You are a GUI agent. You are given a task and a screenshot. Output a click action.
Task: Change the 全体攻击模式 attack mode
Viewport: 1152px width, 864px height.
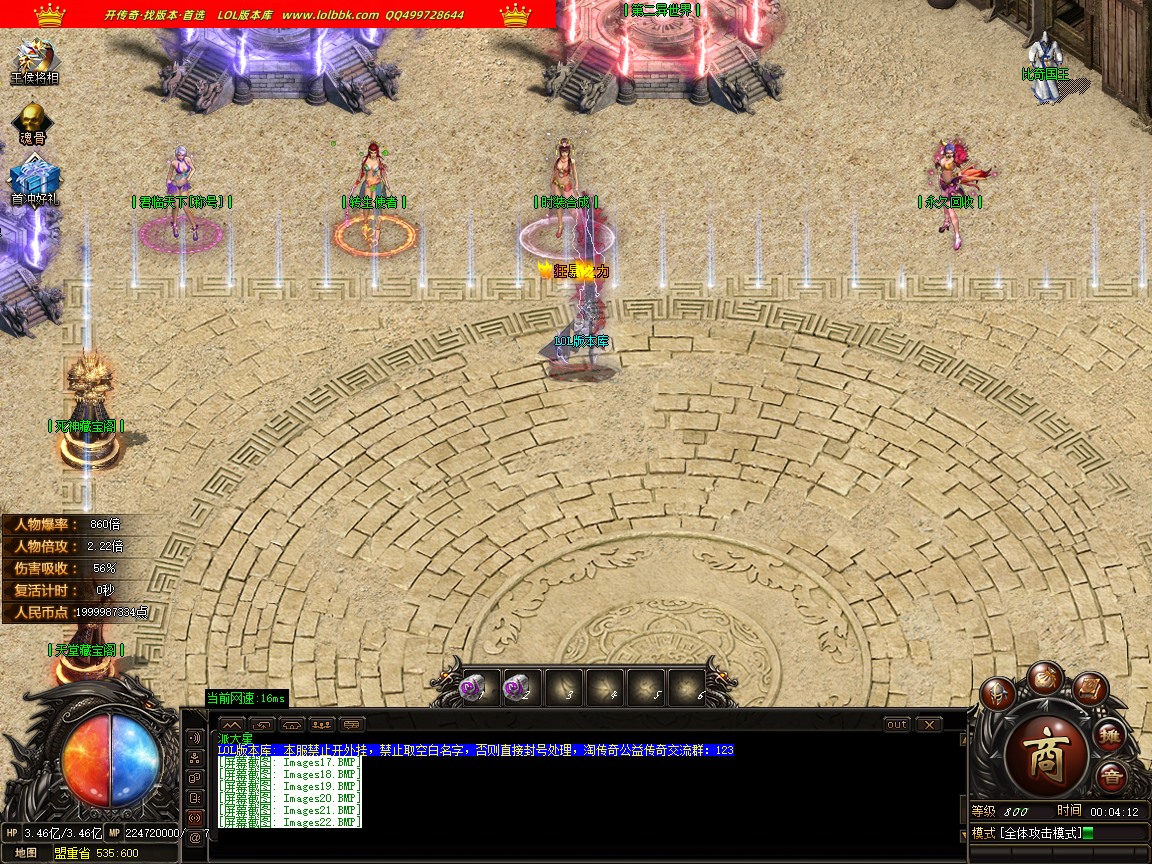click(1033, 833)
